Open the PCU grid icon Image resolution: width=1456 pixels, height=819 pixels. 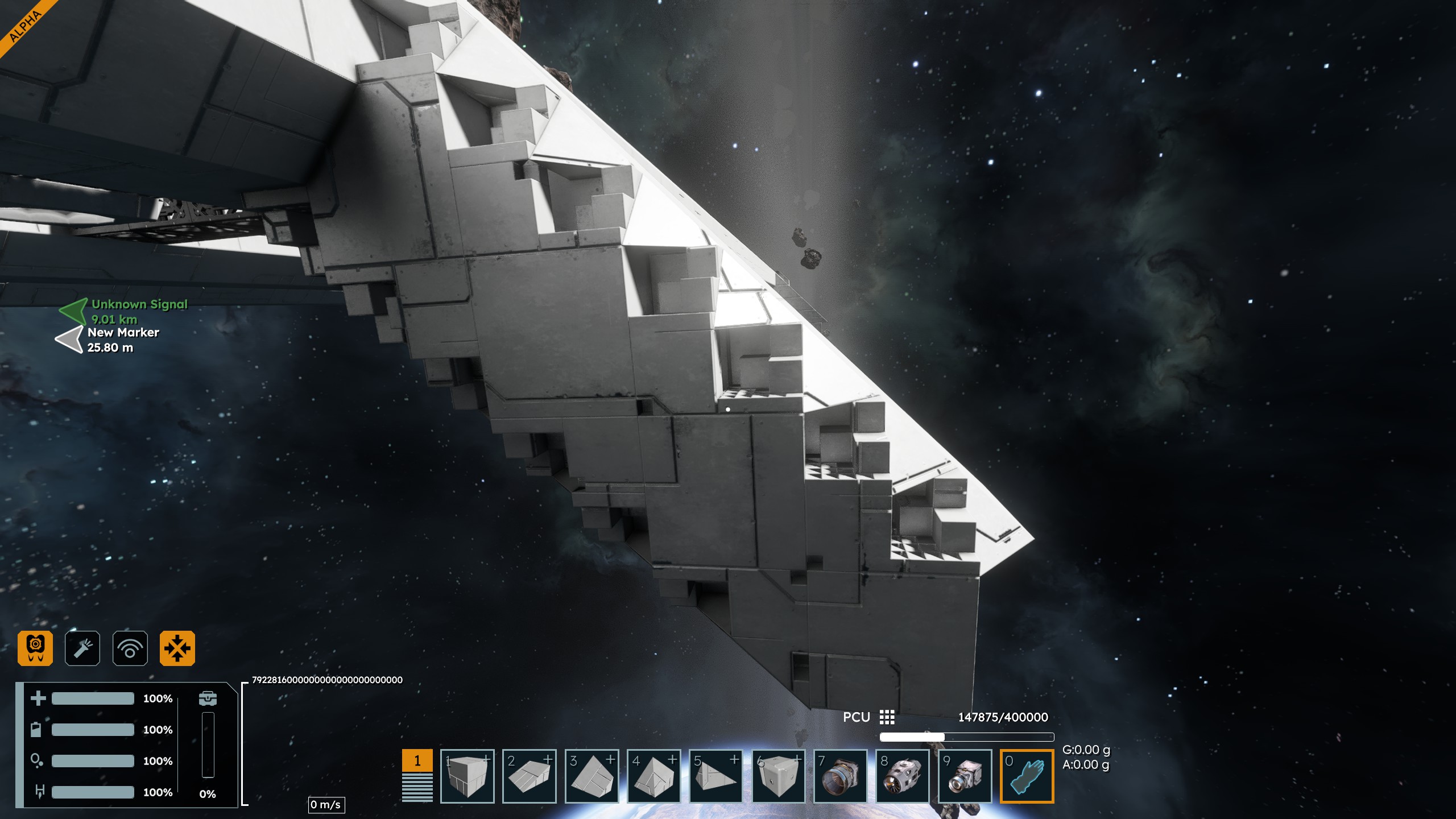[887, 717]
